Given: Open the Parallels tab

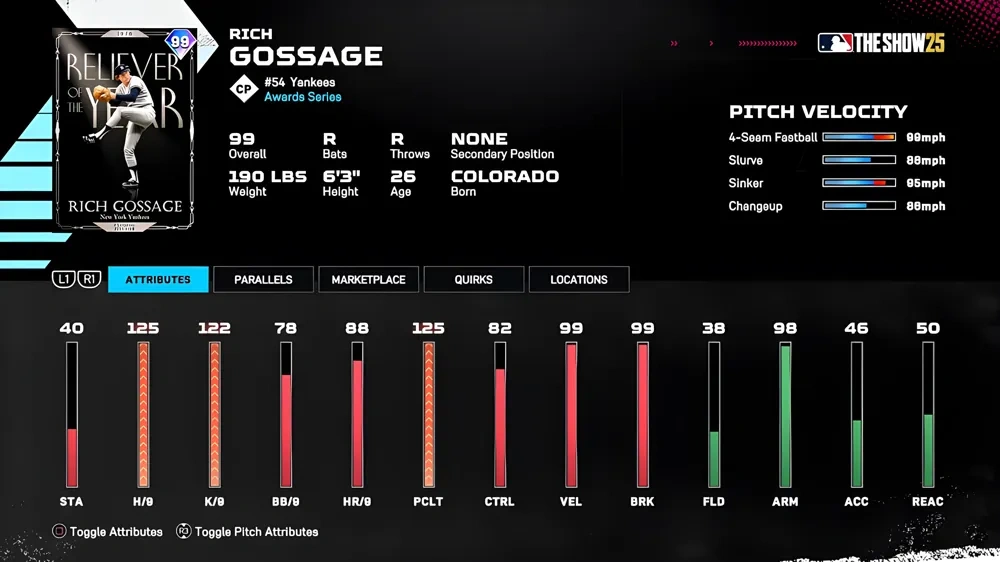Looking at the screenshot, I should [263, 279].
